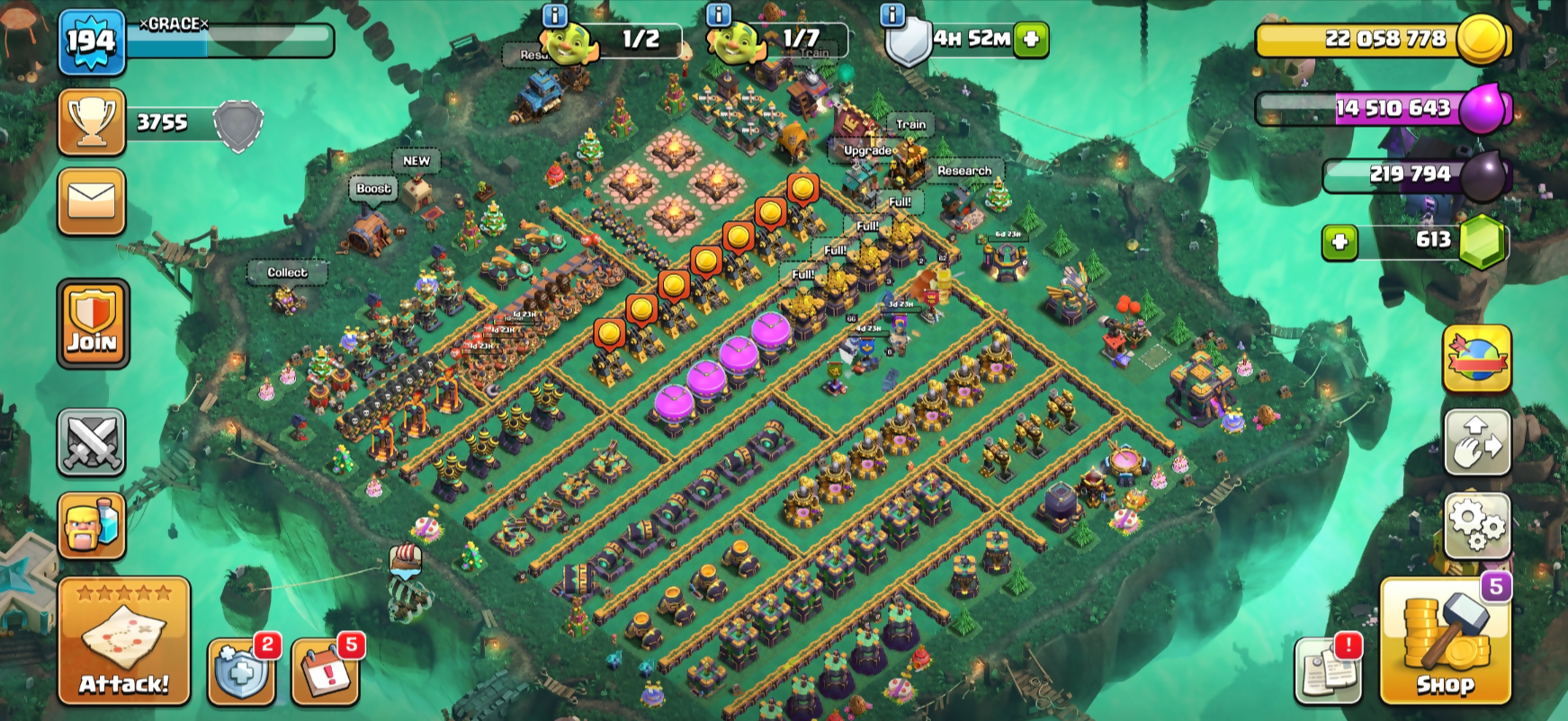
Task: Open the level 194 player profile badge
Action: pos(92,41)
